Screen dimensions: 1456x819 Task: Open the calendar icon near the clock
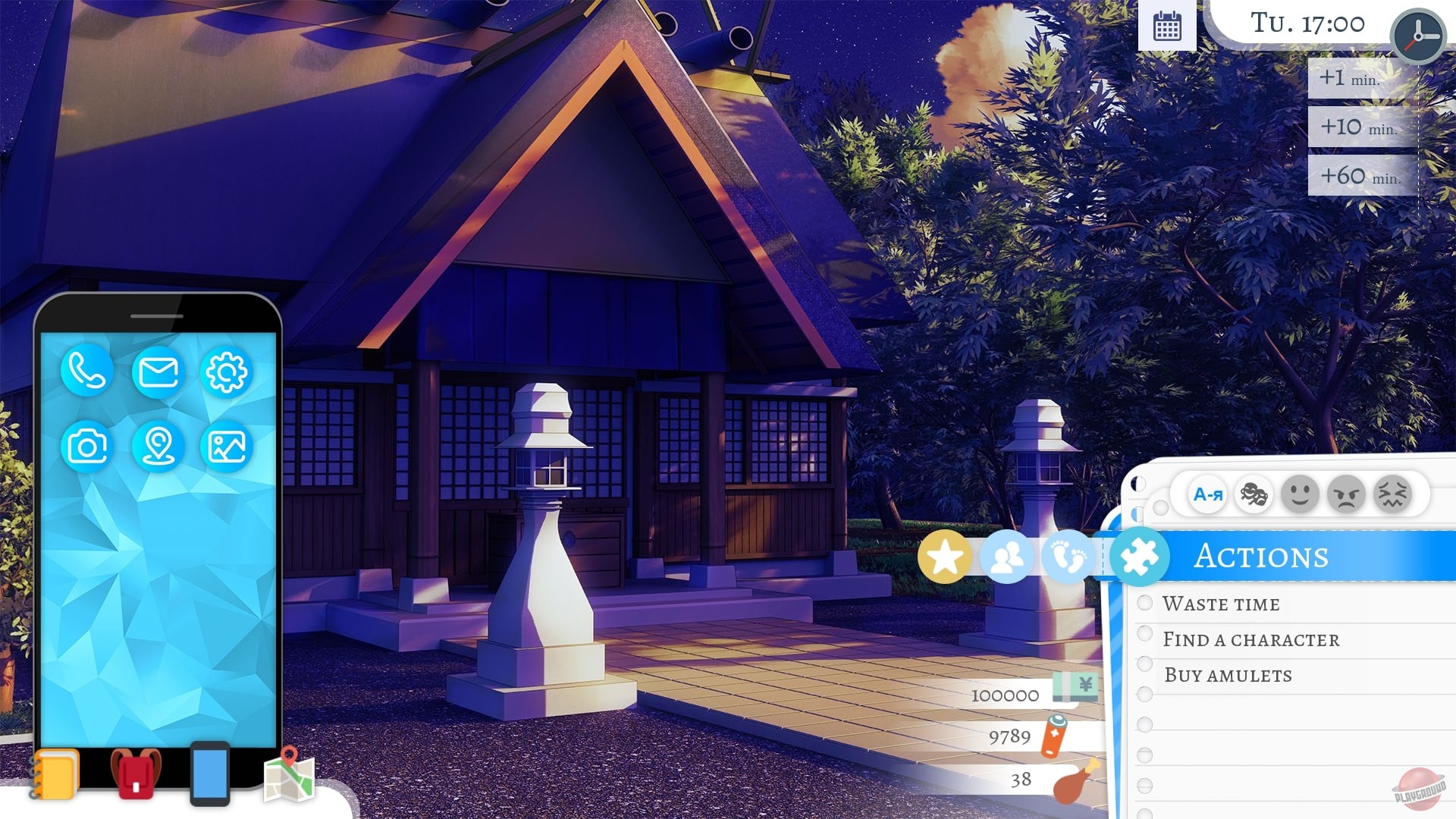click(x=1168, y=25)
